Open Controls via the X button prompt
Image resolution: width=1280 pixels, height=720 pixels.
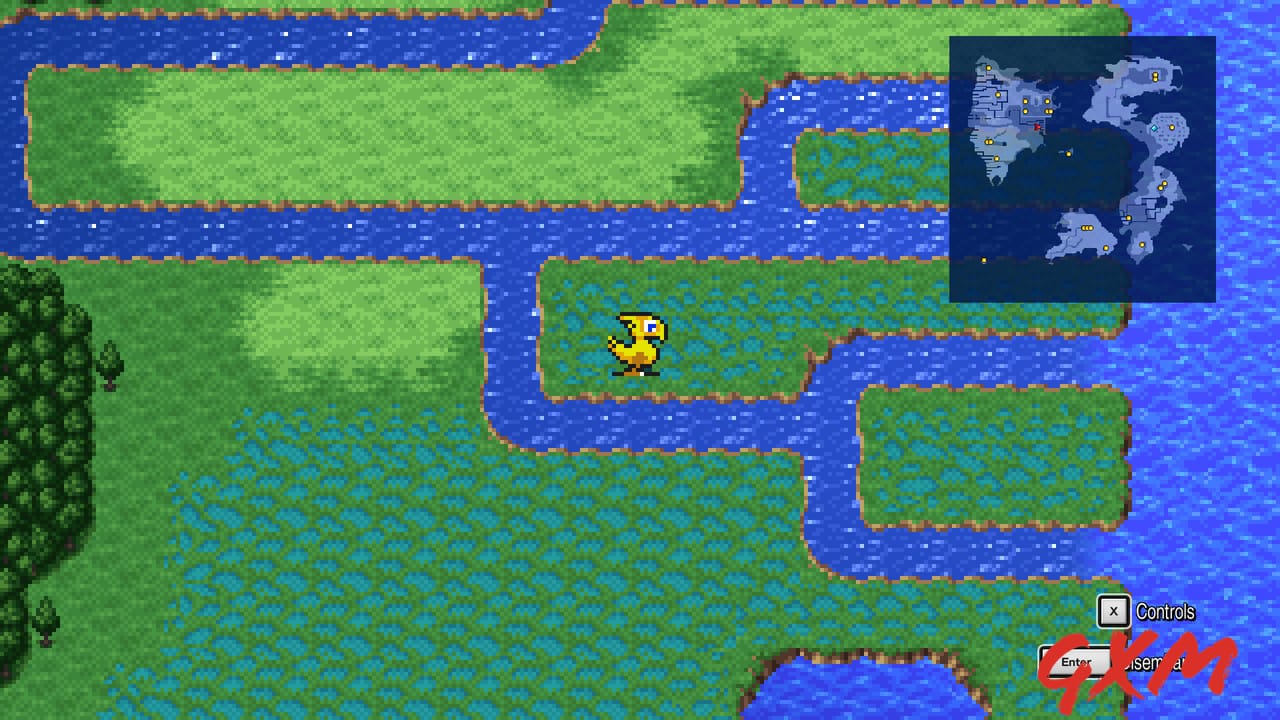click(1113, 611)
